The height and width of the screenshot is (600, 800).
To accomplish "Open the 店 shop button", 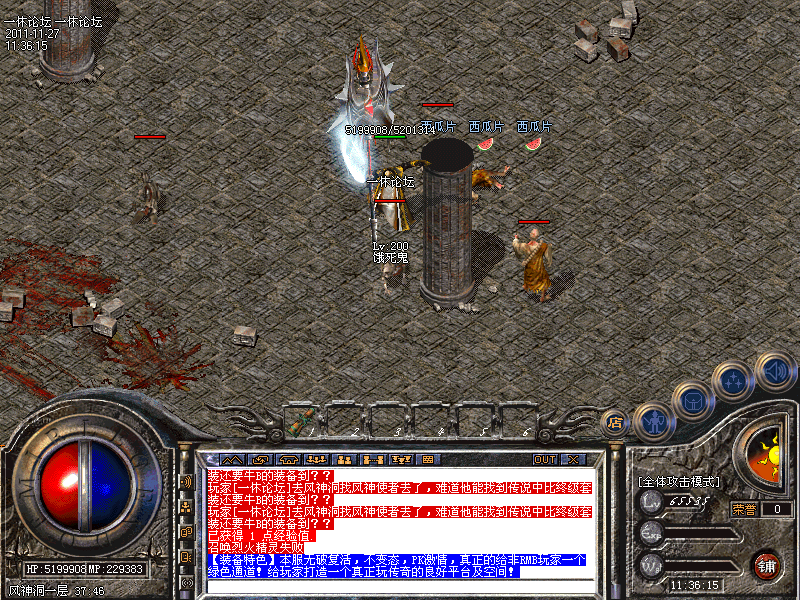I will [616, 422].
